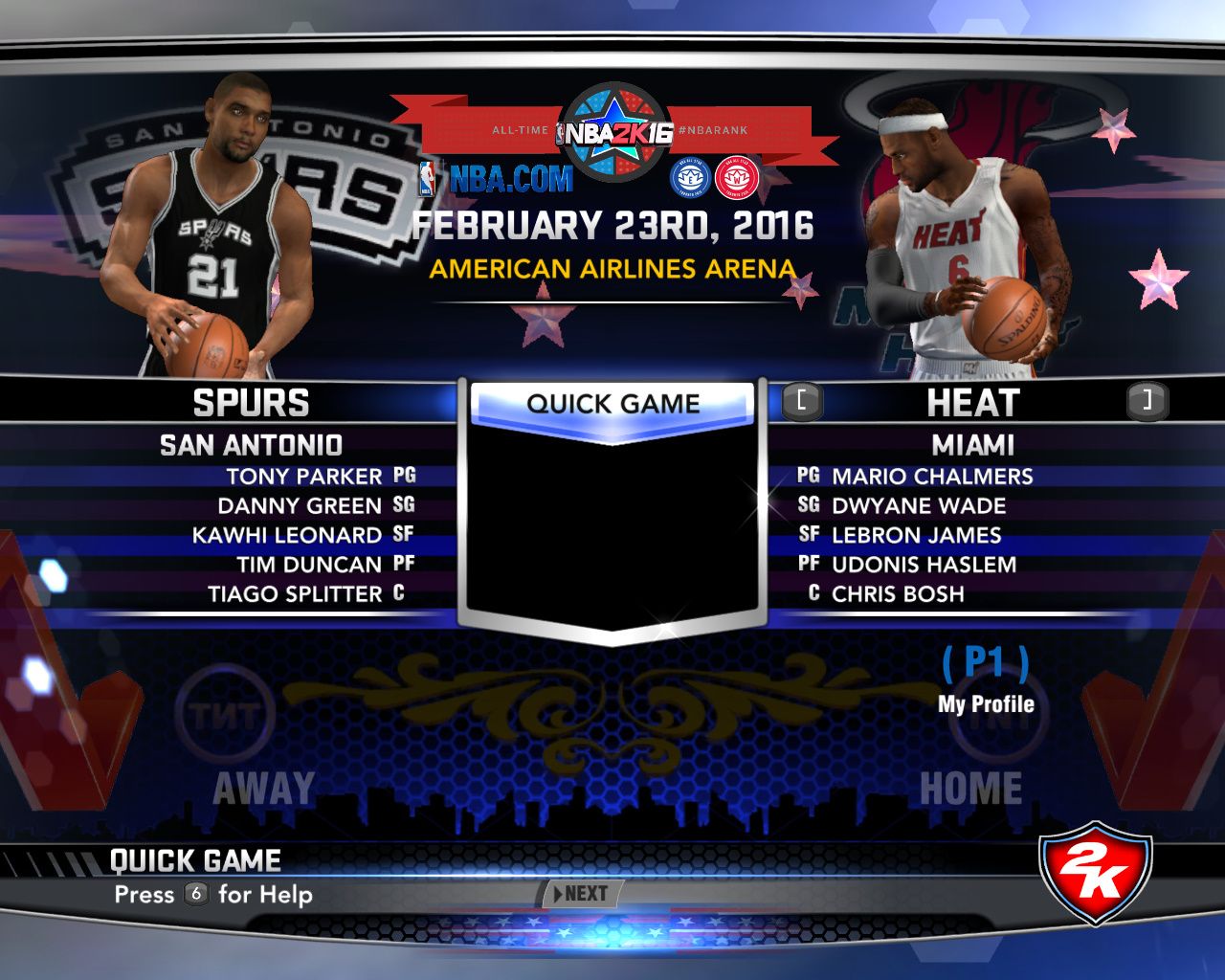Choose Tiago Splitter at center
1225x980 pixels.
tap(295, 594)
